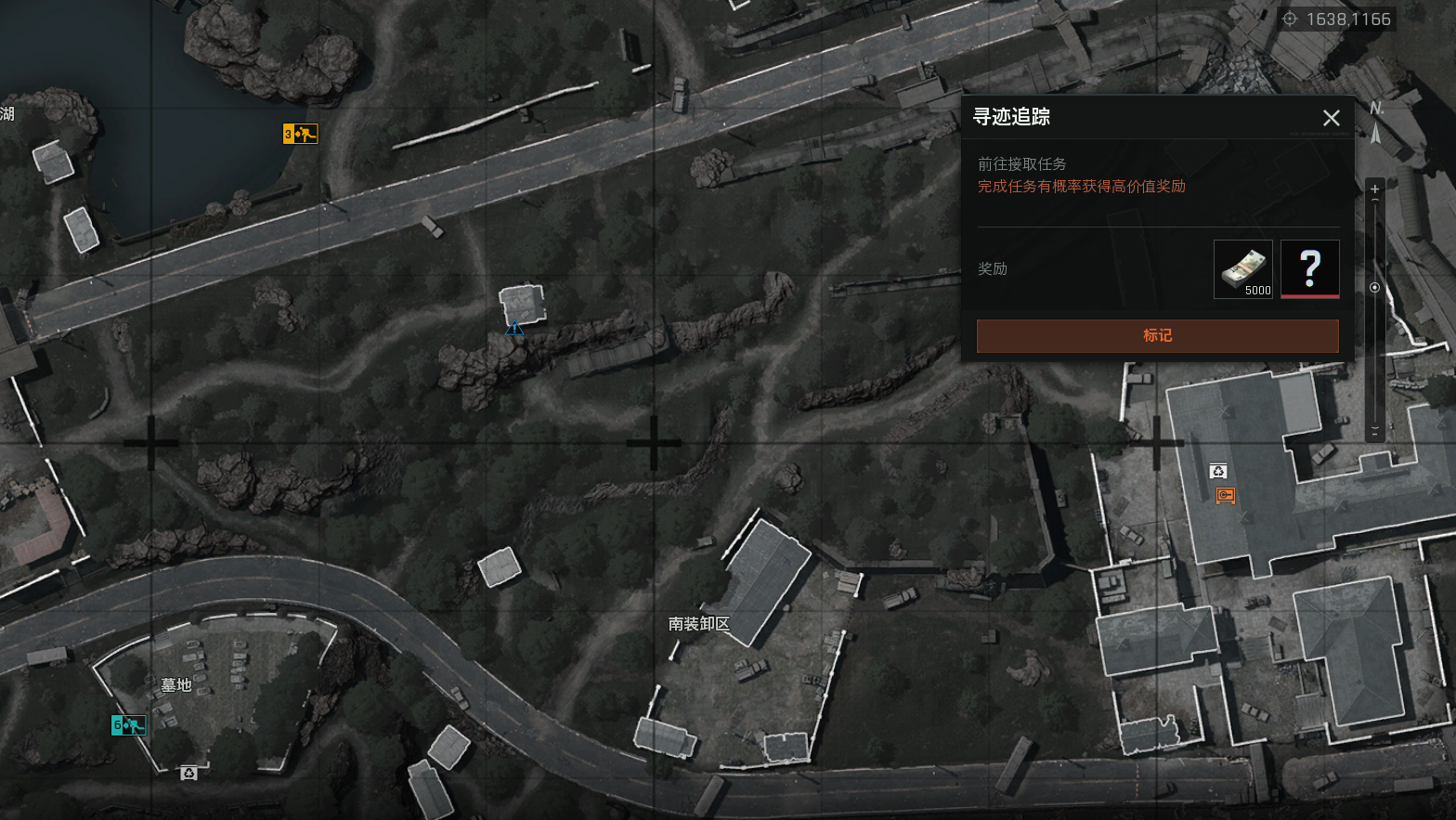Select the yellow extraction marker numbered 3
The height and width of the screenshot is (820, 1456).
[x=300, y=135]
